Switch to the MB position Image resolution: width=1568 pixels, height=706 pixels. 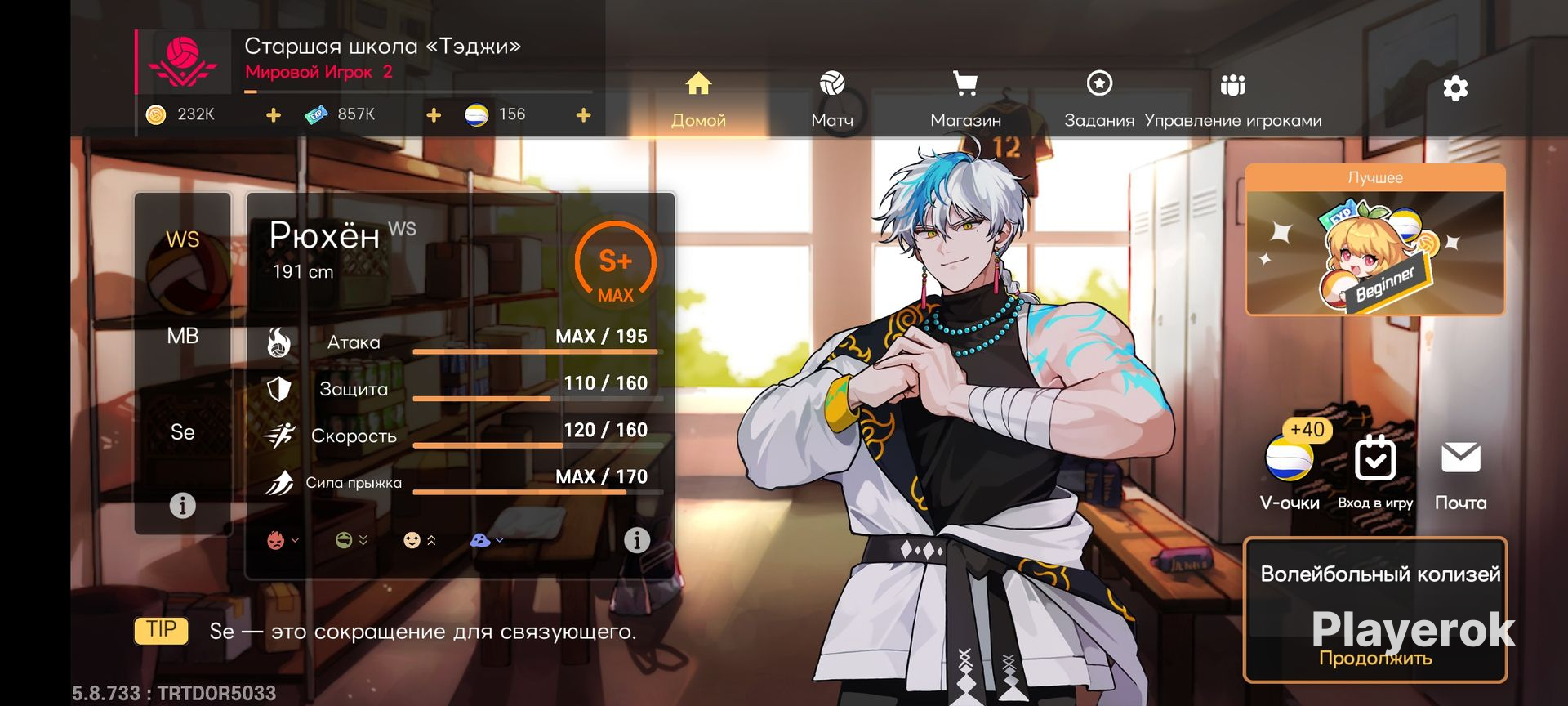pyautogui.click(x=182, y=336)
